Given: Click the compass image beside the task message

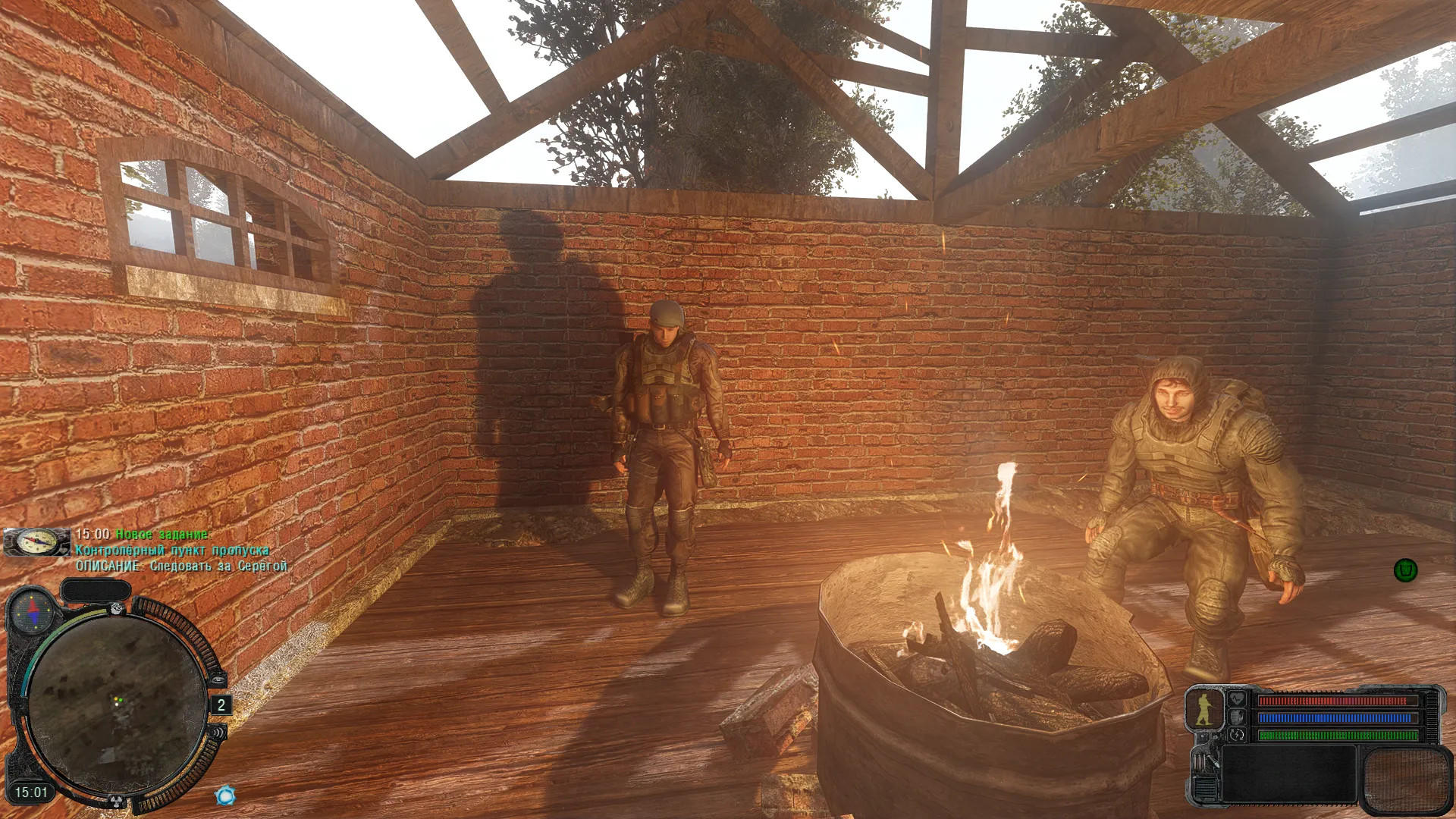Looking at the screenshot, I should [36, 542].
